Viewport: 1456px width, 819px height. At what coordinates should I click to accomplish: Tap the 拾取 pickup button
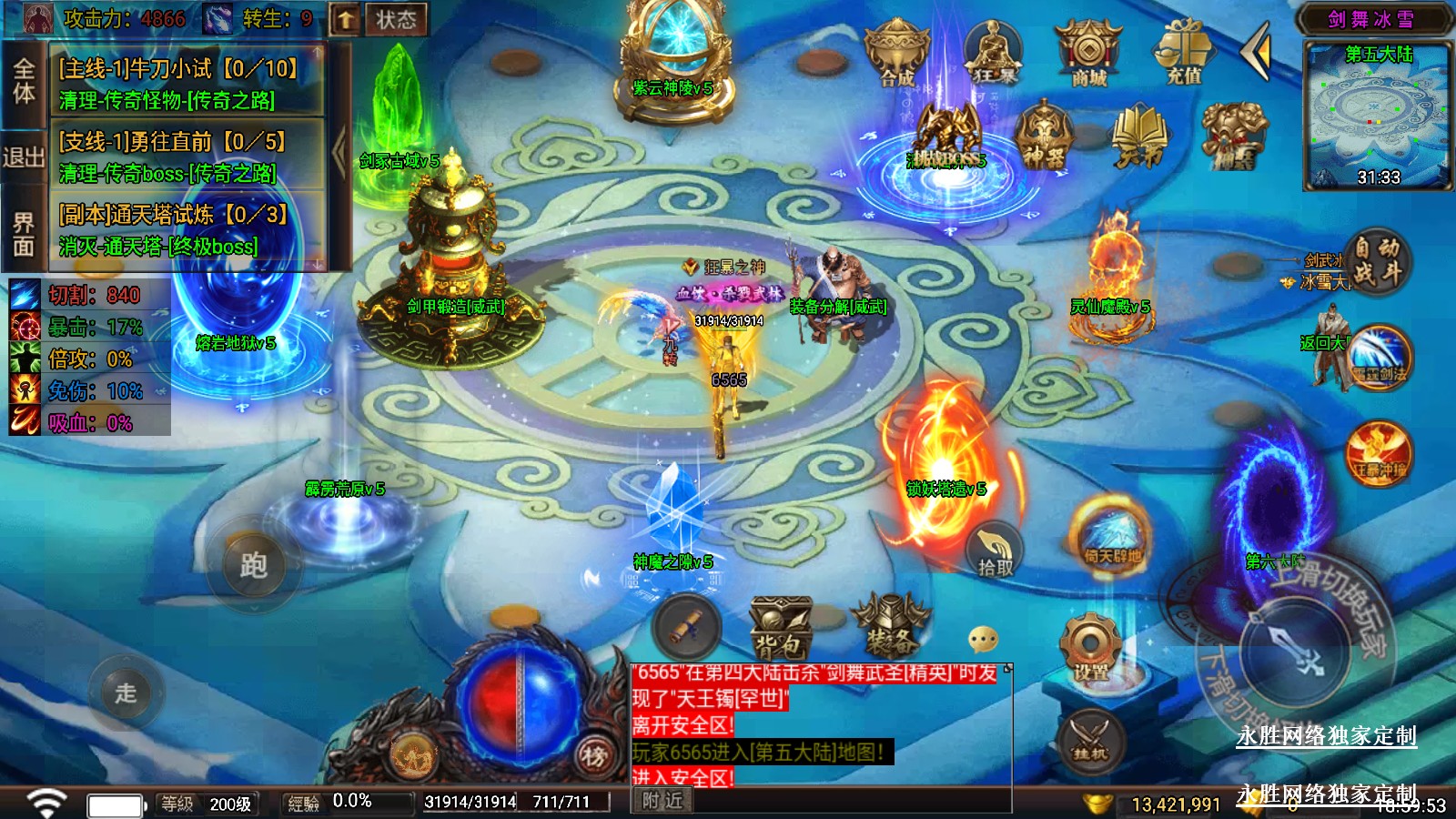tap(995, 551)
